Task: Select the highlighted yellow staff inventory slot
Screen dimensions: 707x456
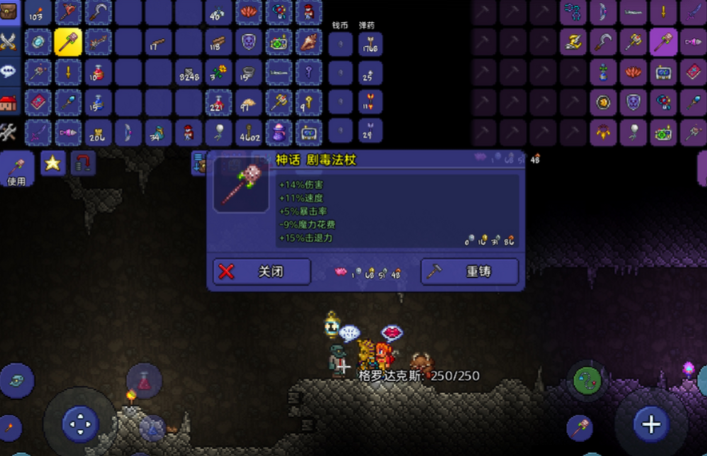Action: tap(68, 42)
